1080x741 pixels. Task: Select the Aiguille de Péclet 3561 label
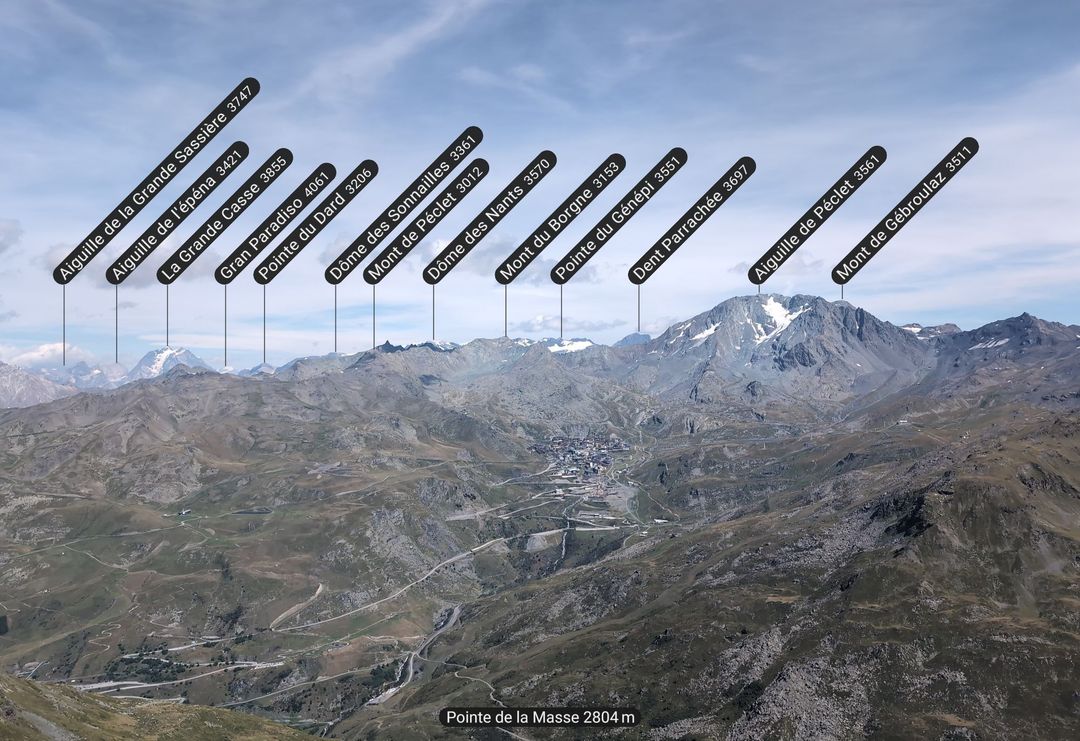coord(817,215)
